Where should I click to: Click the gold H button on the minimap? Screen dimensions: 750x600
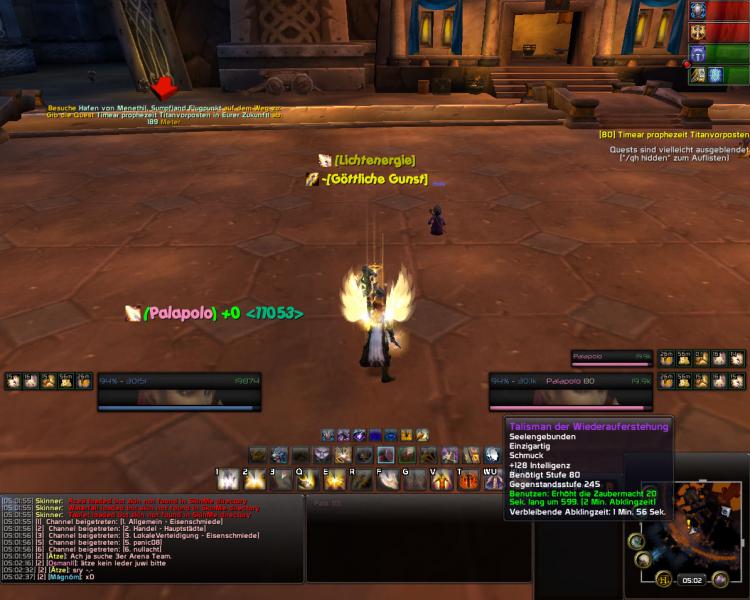(x=663, y=578)
